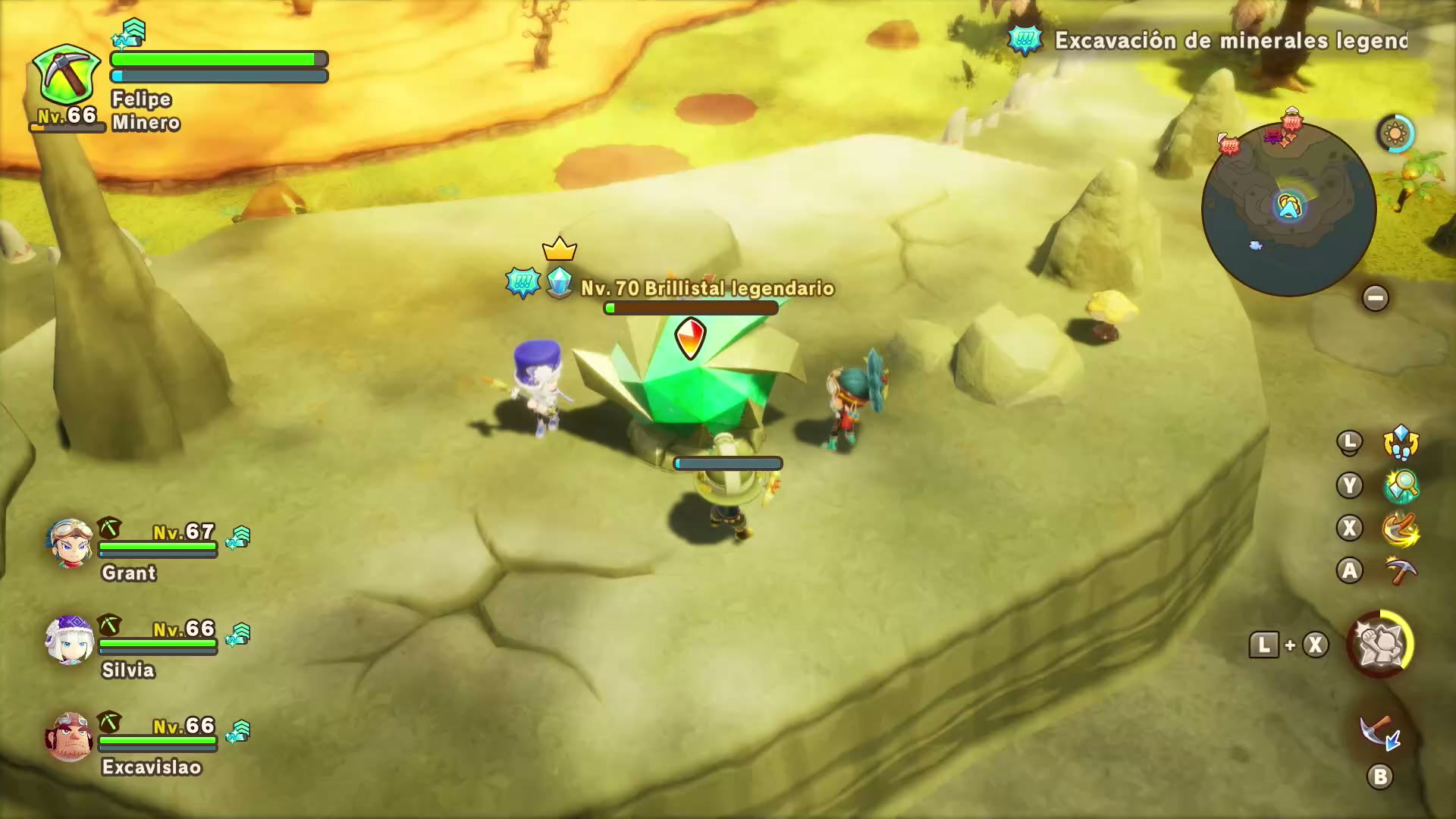Select Grant's party portrait
Screen dimensions: 1456x819
(x=70, y=543)
